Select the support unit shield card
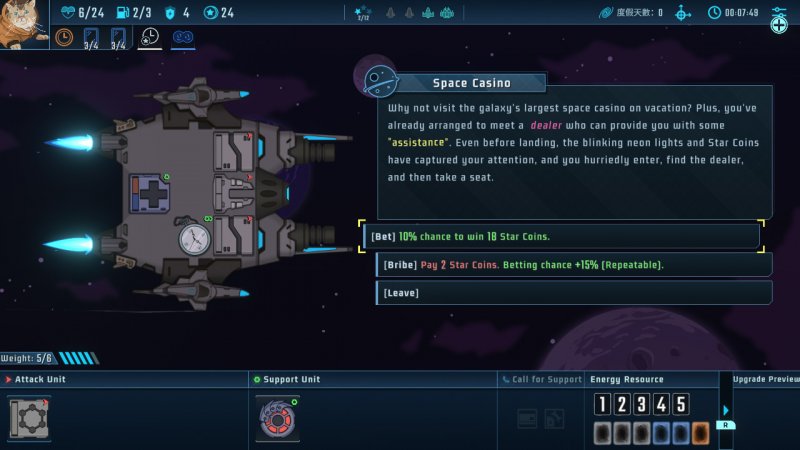The height and width of the screenshot is (450, 800). coord(277,417)
